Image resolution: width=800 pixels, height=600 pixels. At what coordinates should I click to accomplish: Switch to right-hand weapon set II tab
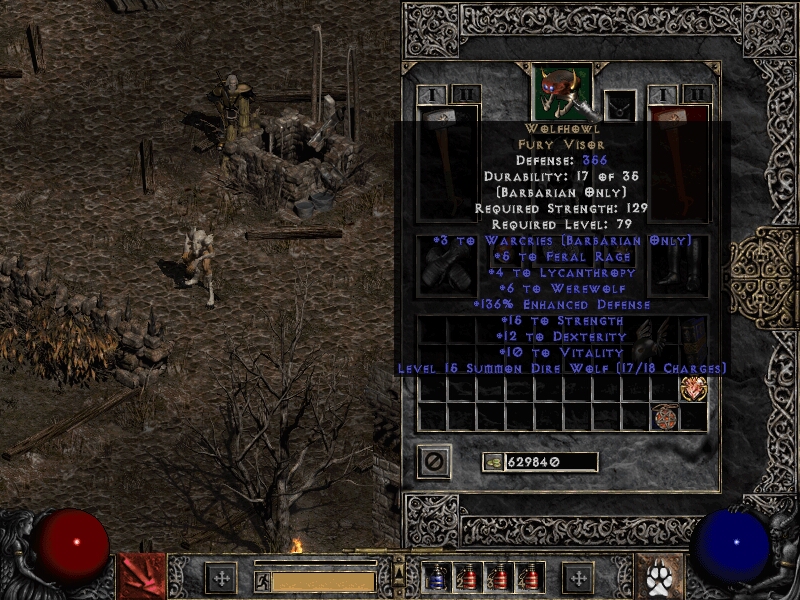(x=696, y=95)
